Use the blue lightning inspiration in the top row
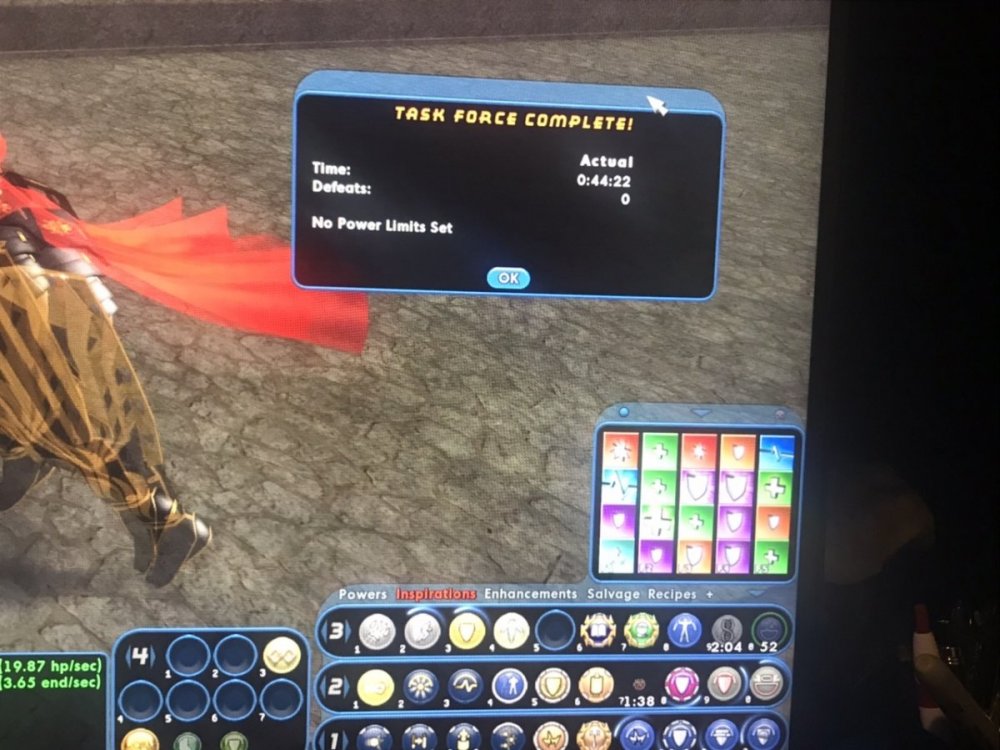The image size is (1000, 750). coord(777,450)
